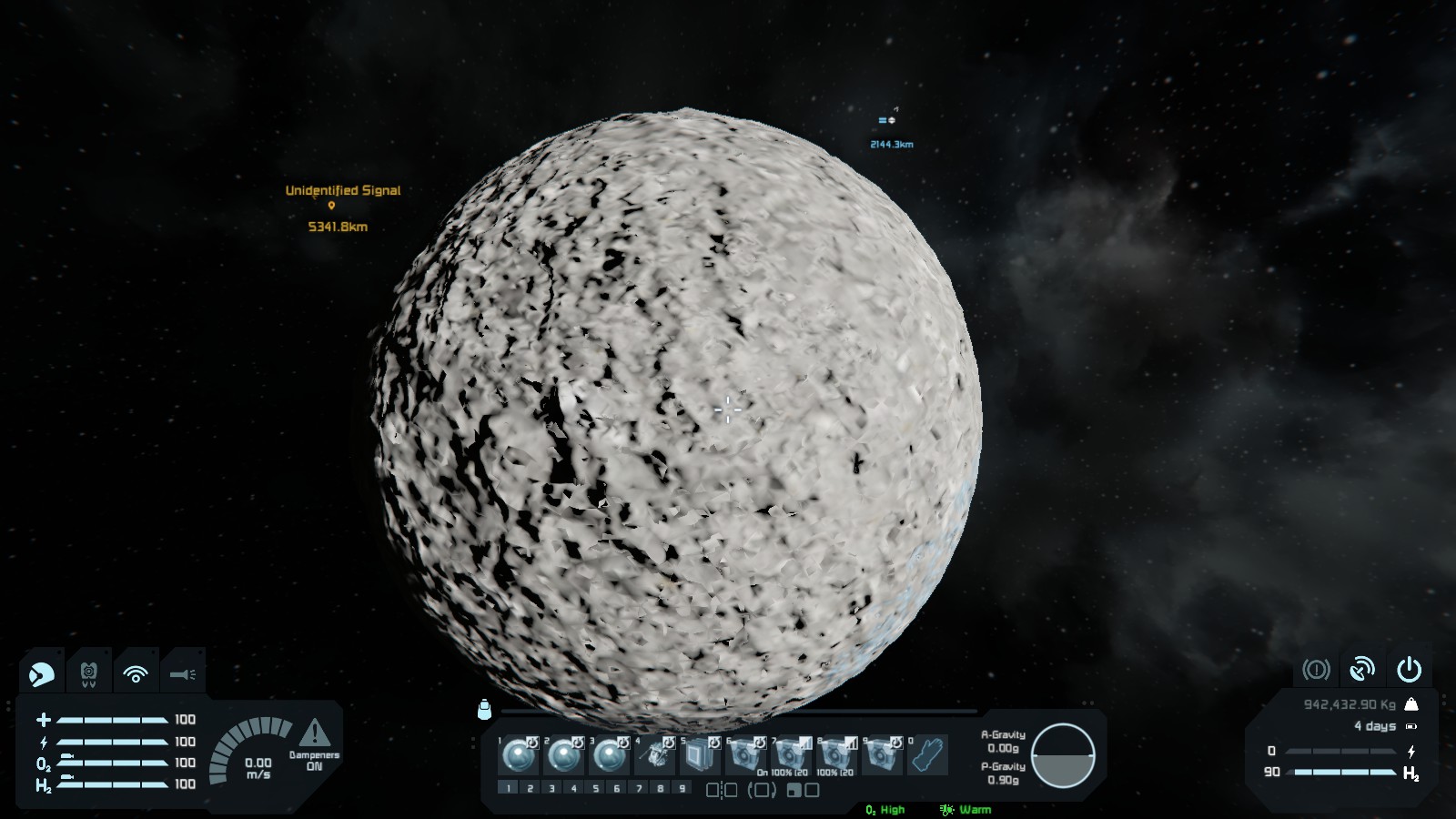
Task: Select the helmet status icon
Action: (x=42, y=674)
